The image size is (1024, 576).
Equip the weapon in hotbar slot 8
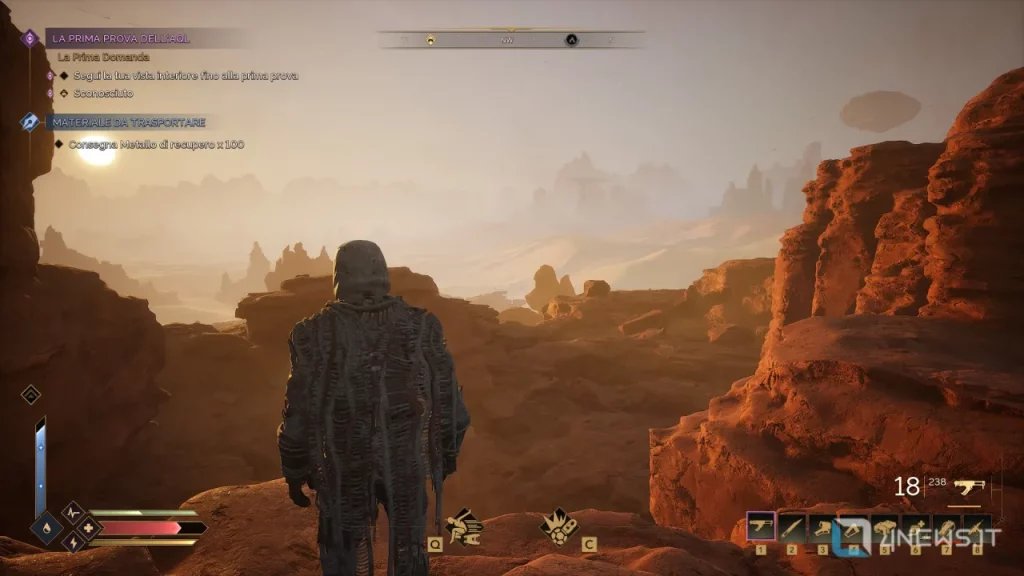click(977, 527)
